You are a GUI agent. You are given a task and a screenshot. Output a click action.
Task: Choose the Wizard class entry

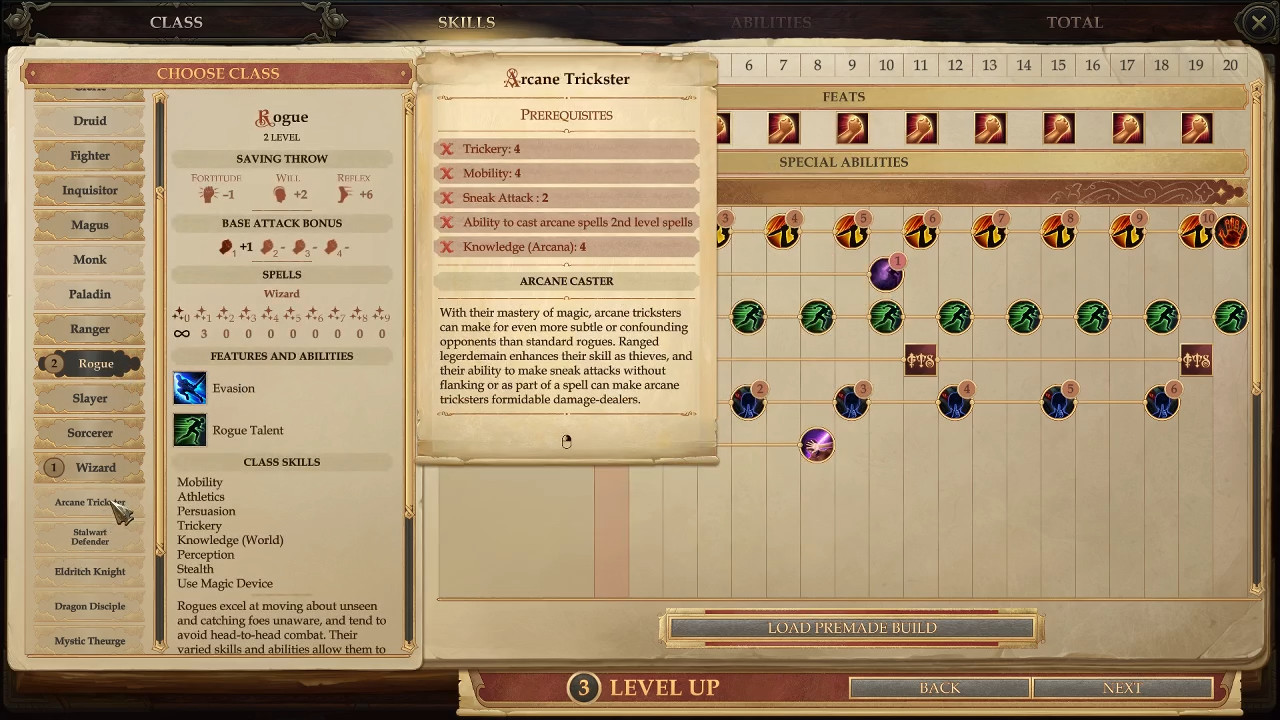pyautogui.click(x=95, y=467)
